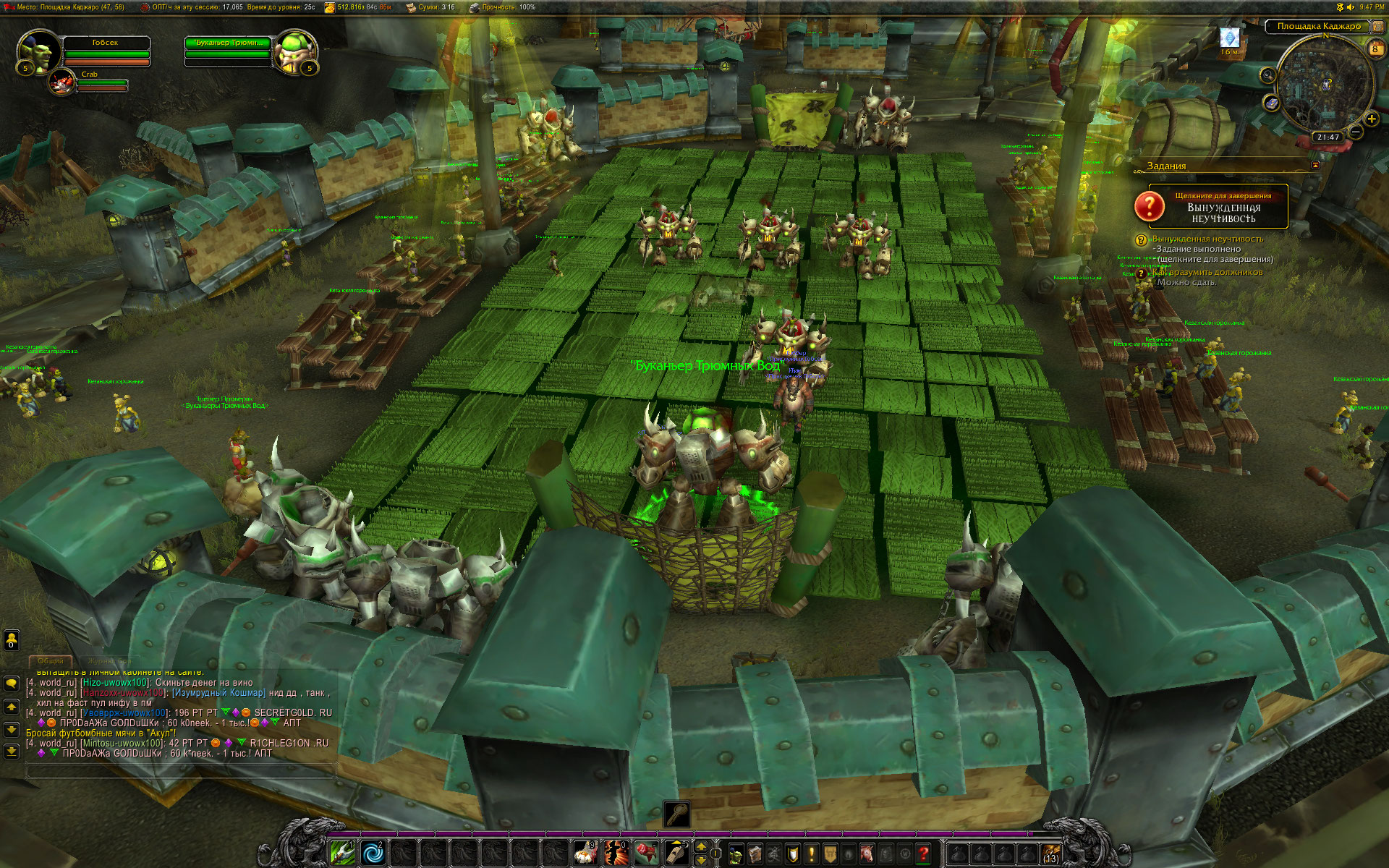Open the character info goblin portrait button
This screenshot has height=868, width=1389.
coord(736,854)
